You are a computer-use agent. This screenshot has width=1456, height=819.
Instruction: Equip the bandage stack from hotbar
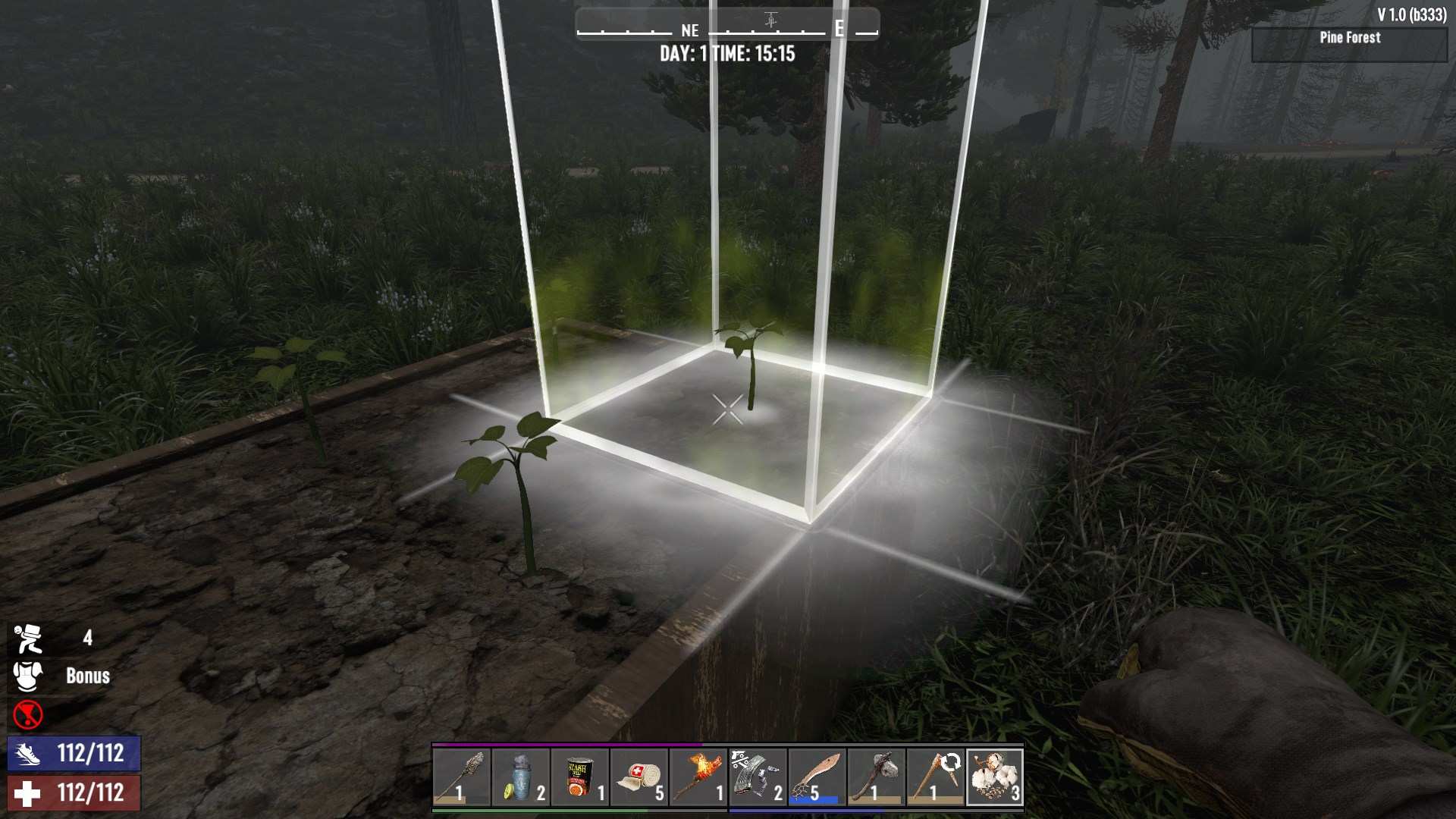point(639,777)
